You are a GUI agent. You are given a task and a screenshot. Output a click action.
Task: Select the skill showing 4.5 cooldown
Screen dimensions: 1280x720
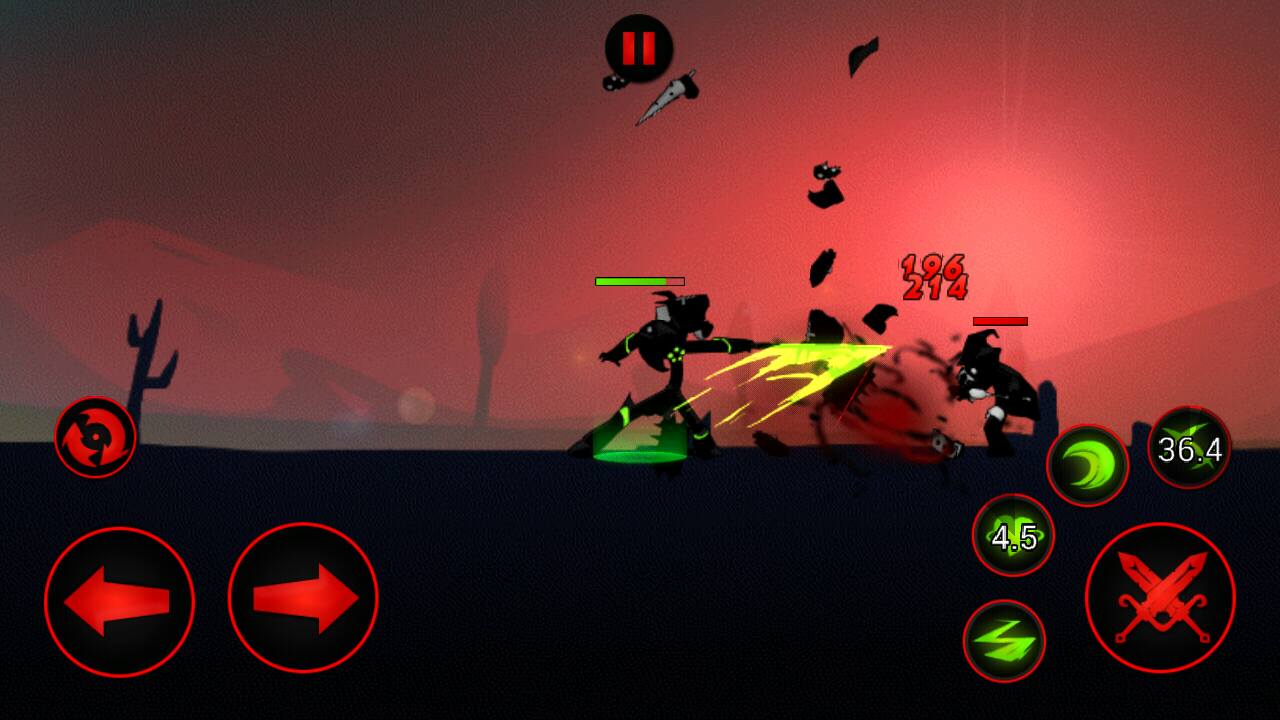point(1013,535)
